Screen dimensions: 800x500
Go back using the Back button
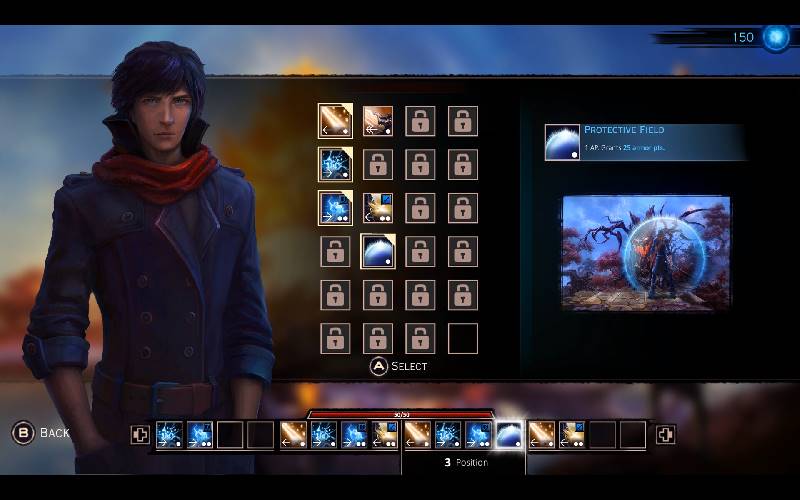42,433
